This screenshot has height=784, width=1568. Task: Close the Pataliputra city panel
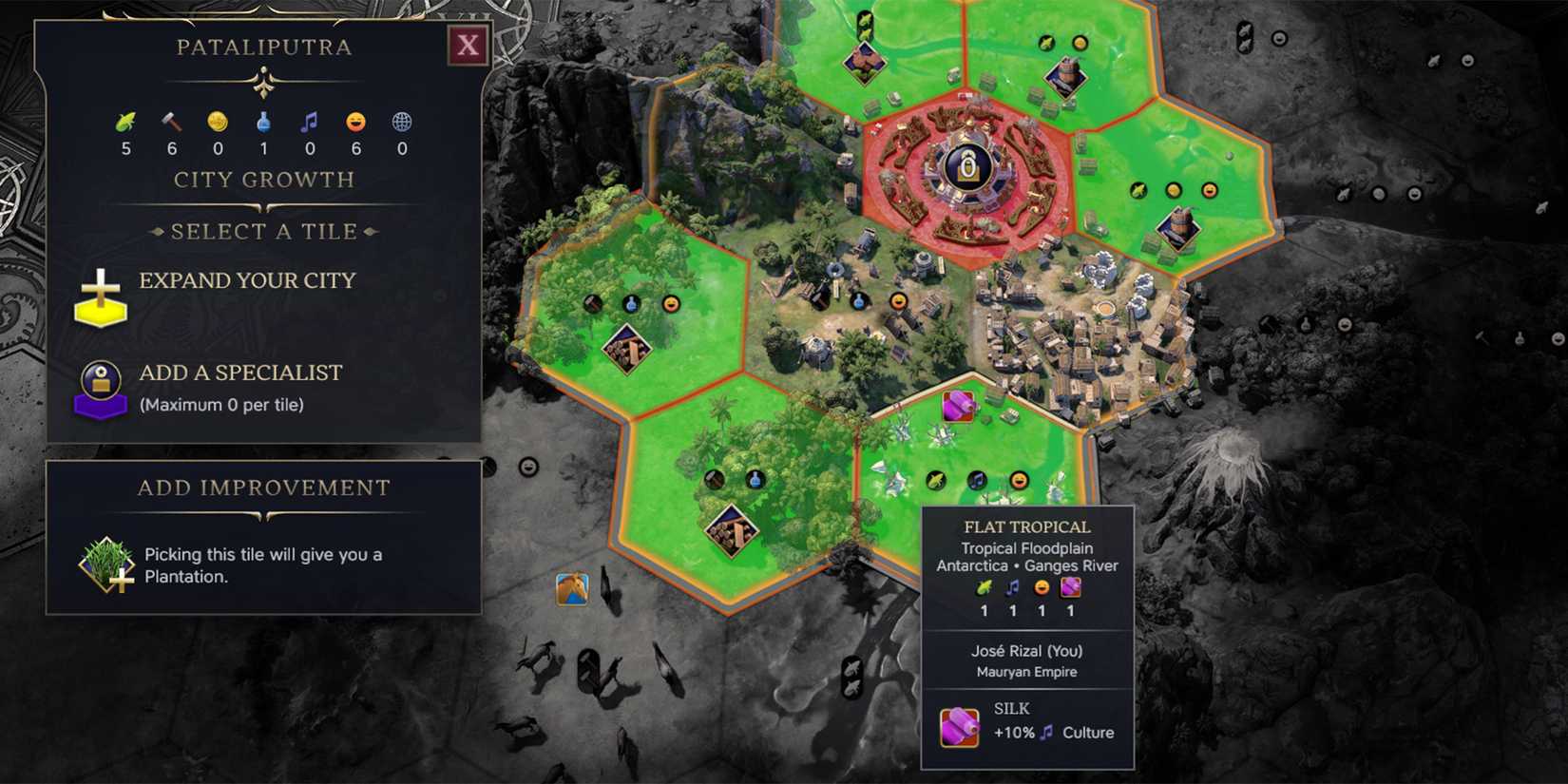click(467, 46)
